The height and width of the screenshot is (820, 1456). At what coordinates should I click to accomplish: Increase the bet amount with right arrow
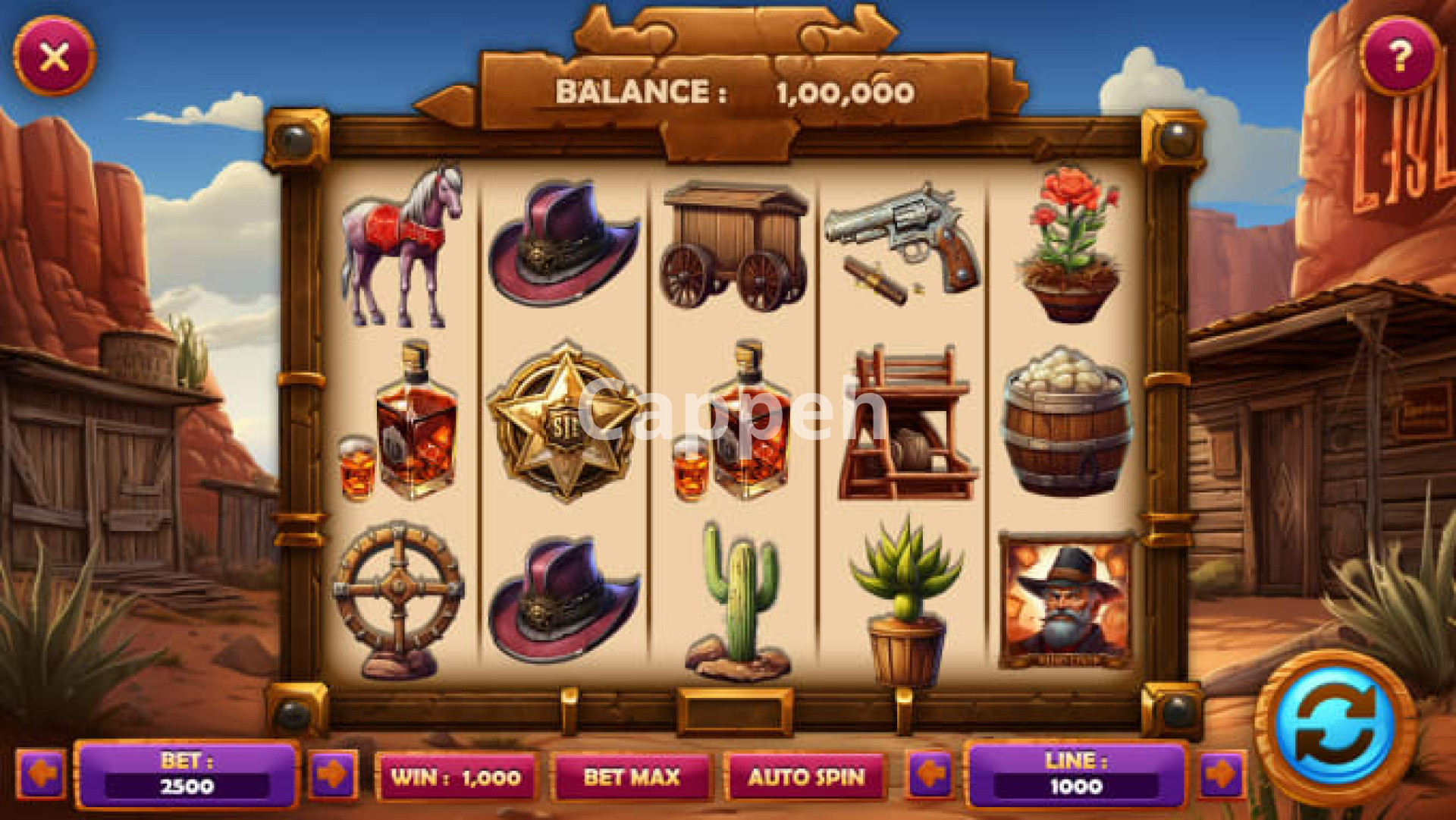(332, 774)
